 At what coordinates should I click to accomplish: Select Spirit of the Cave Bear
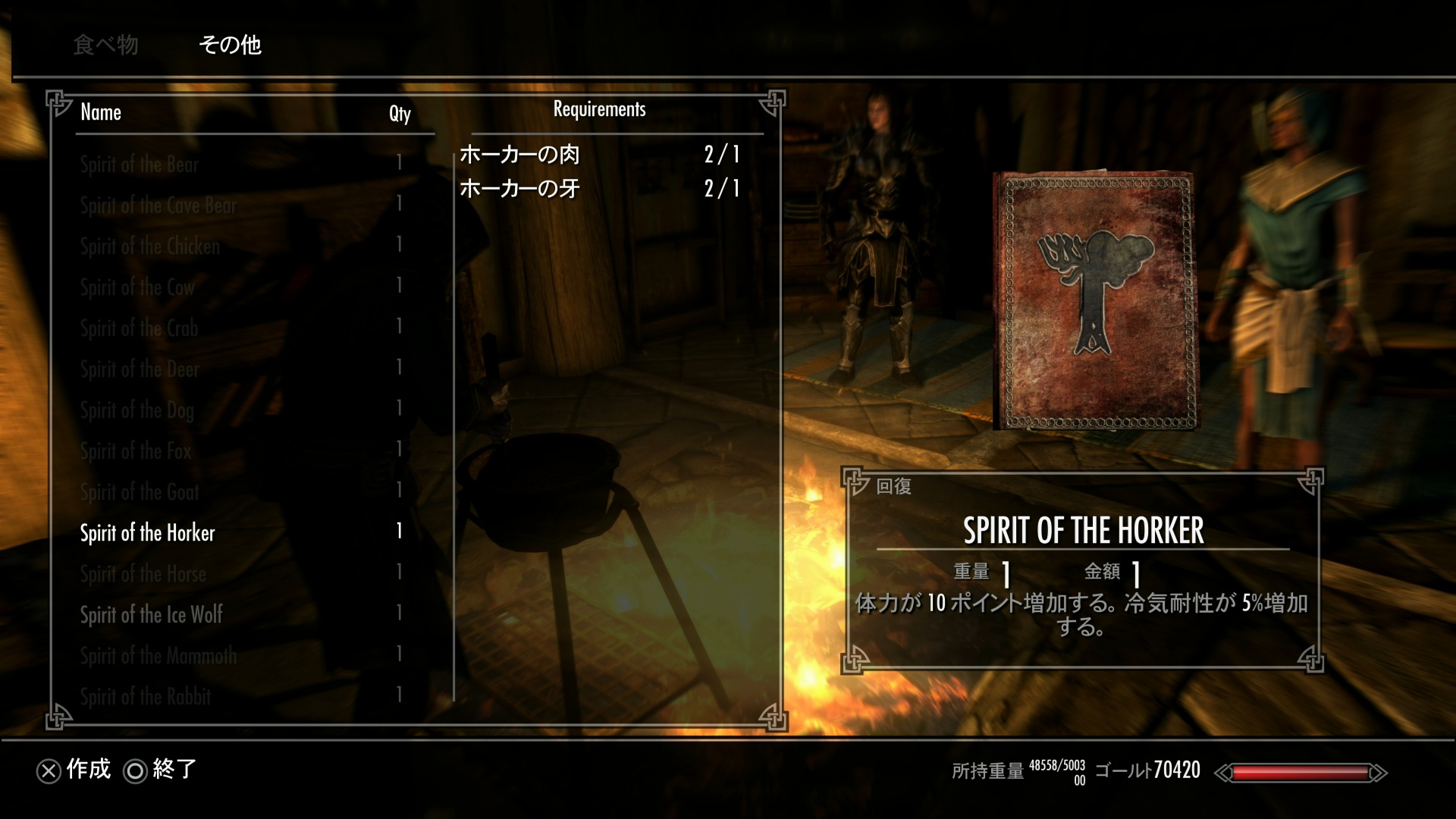(x=158, y=206)
